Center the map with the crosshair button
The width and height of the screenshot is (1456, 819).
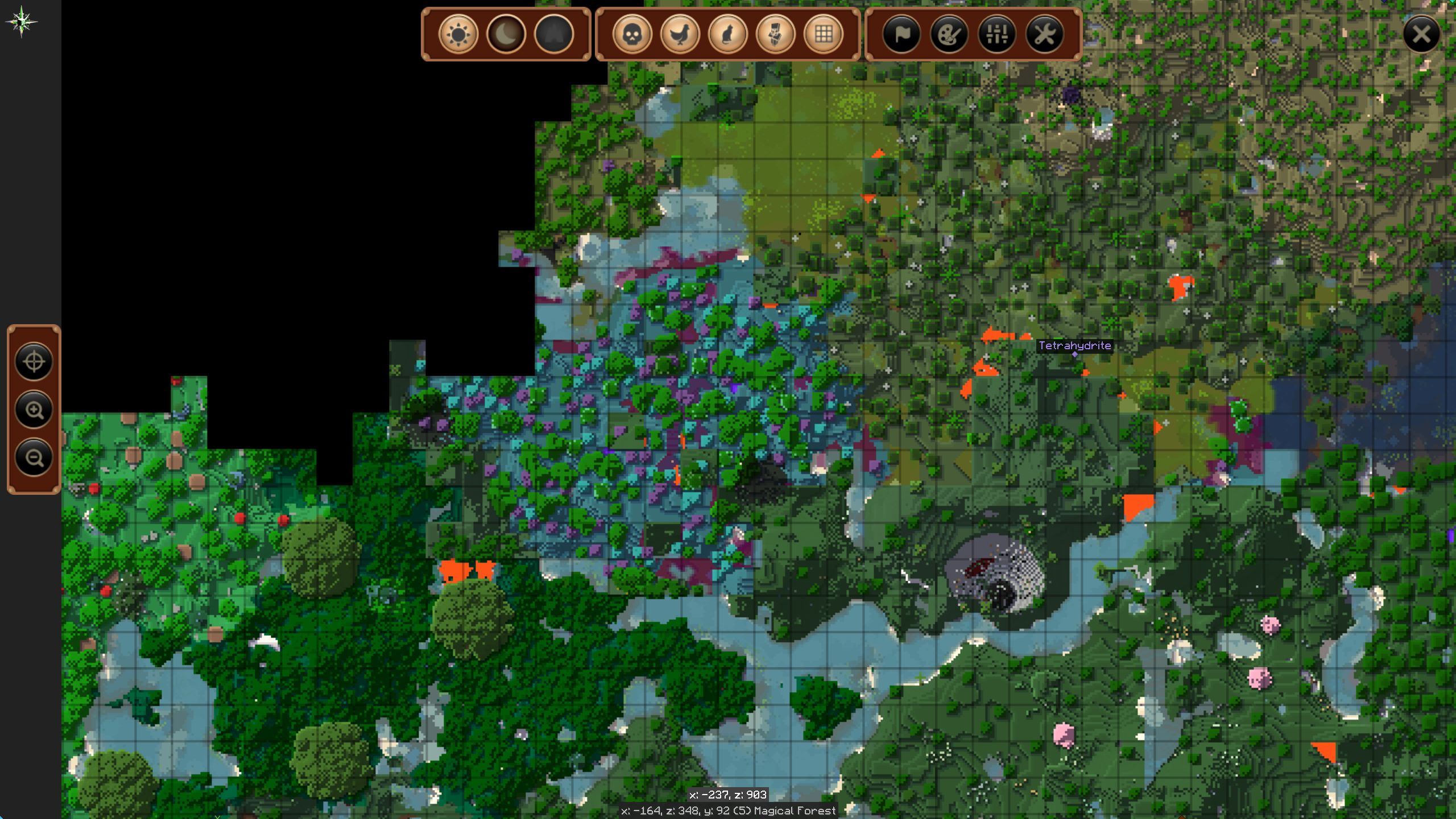(x=34, y=362)
